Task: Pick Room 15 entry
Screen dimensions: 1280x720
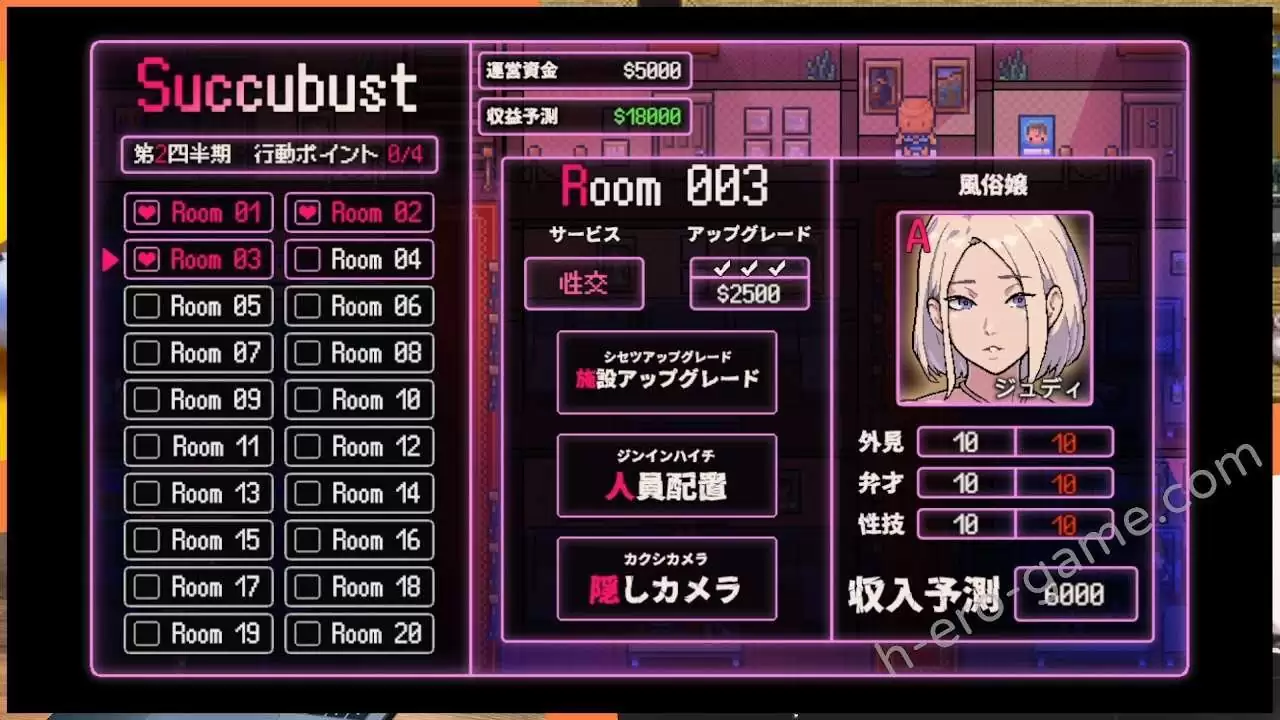Action: (x=198, y=540)
